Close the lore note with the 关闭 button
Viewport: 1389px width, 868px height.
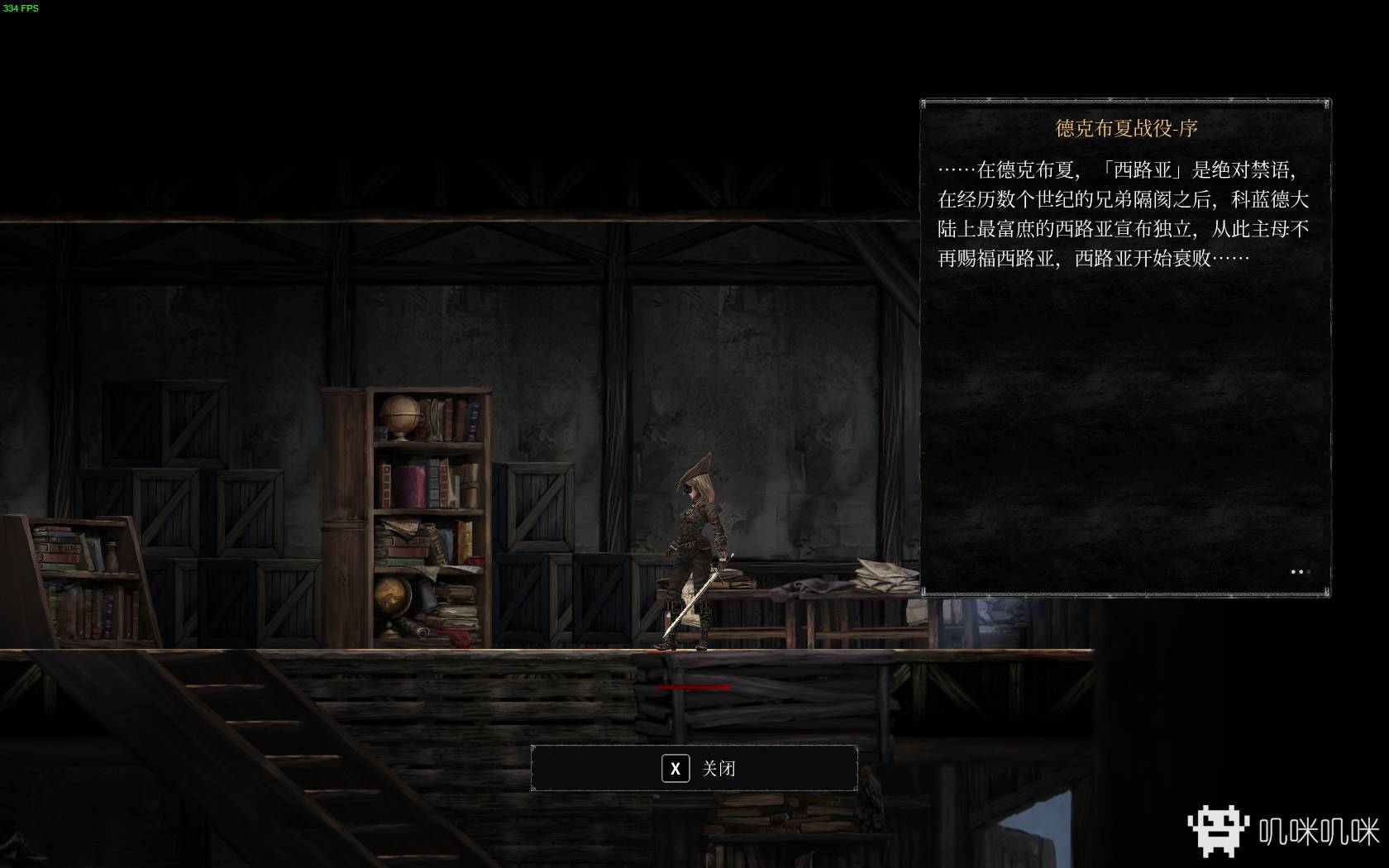click(694, 768)
